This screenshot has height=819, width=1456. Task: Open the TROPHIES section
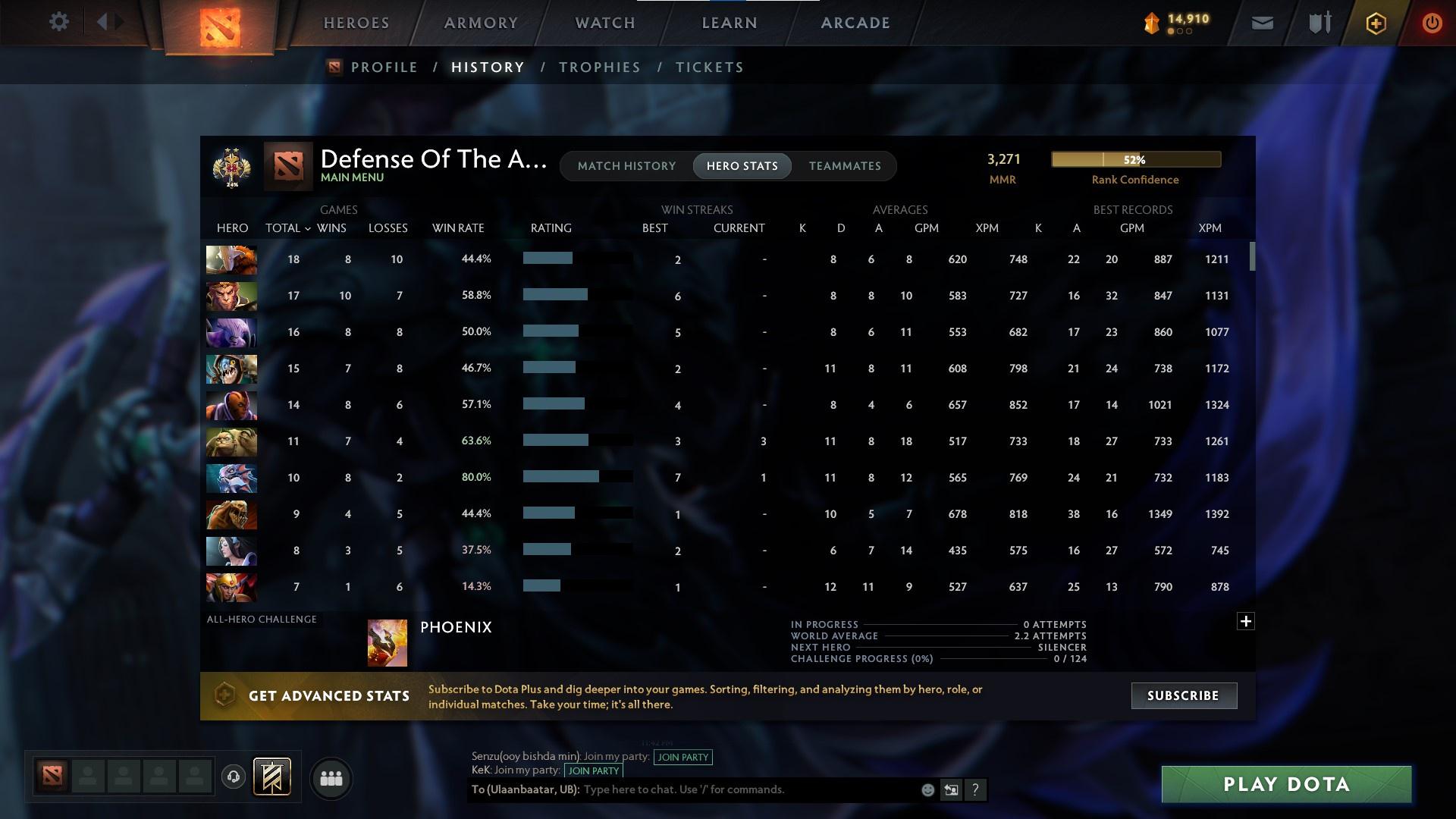coord(598,67)
